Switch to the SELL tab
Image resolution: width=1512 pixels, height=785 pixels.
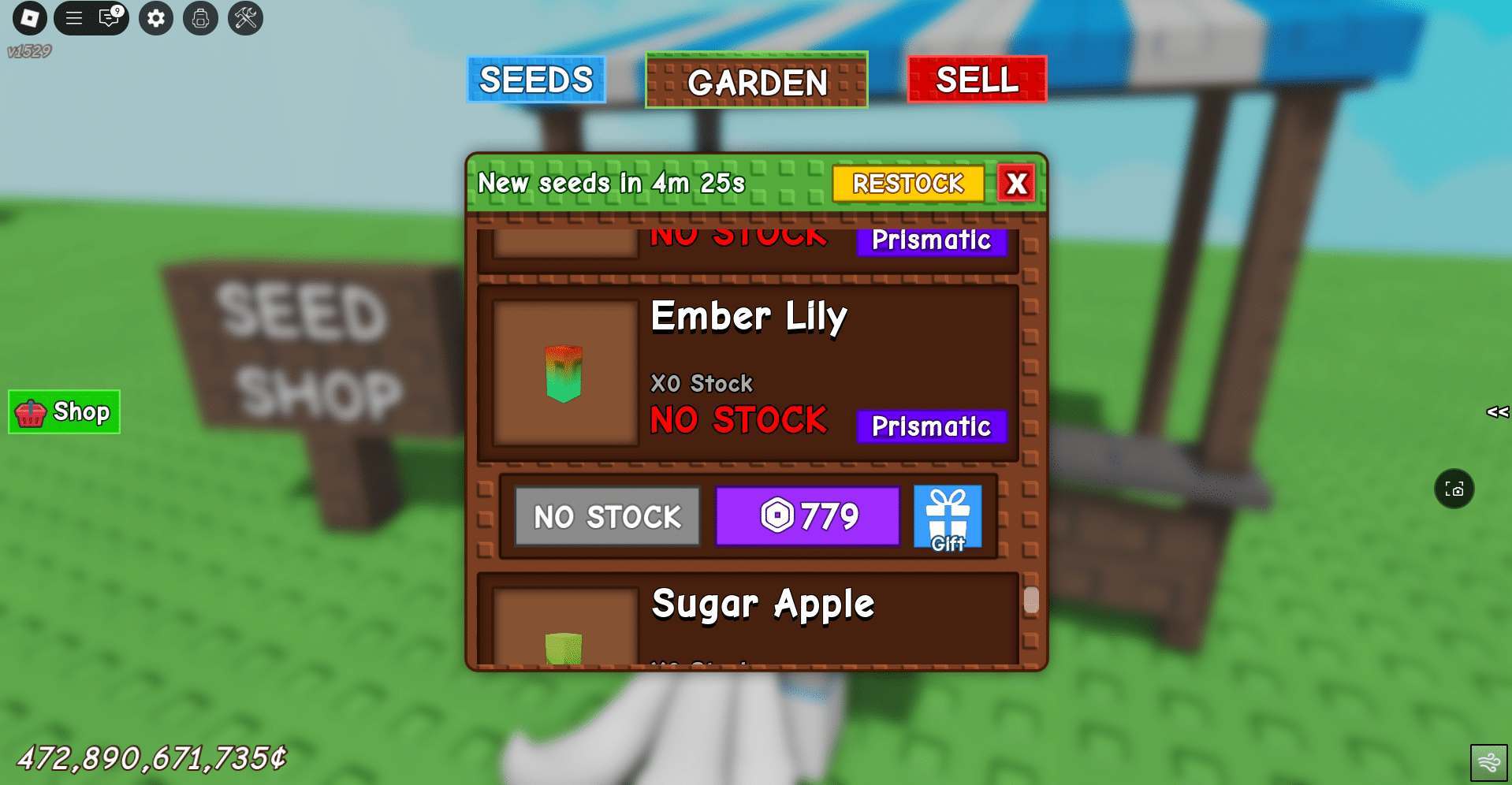tap(977, 80)
